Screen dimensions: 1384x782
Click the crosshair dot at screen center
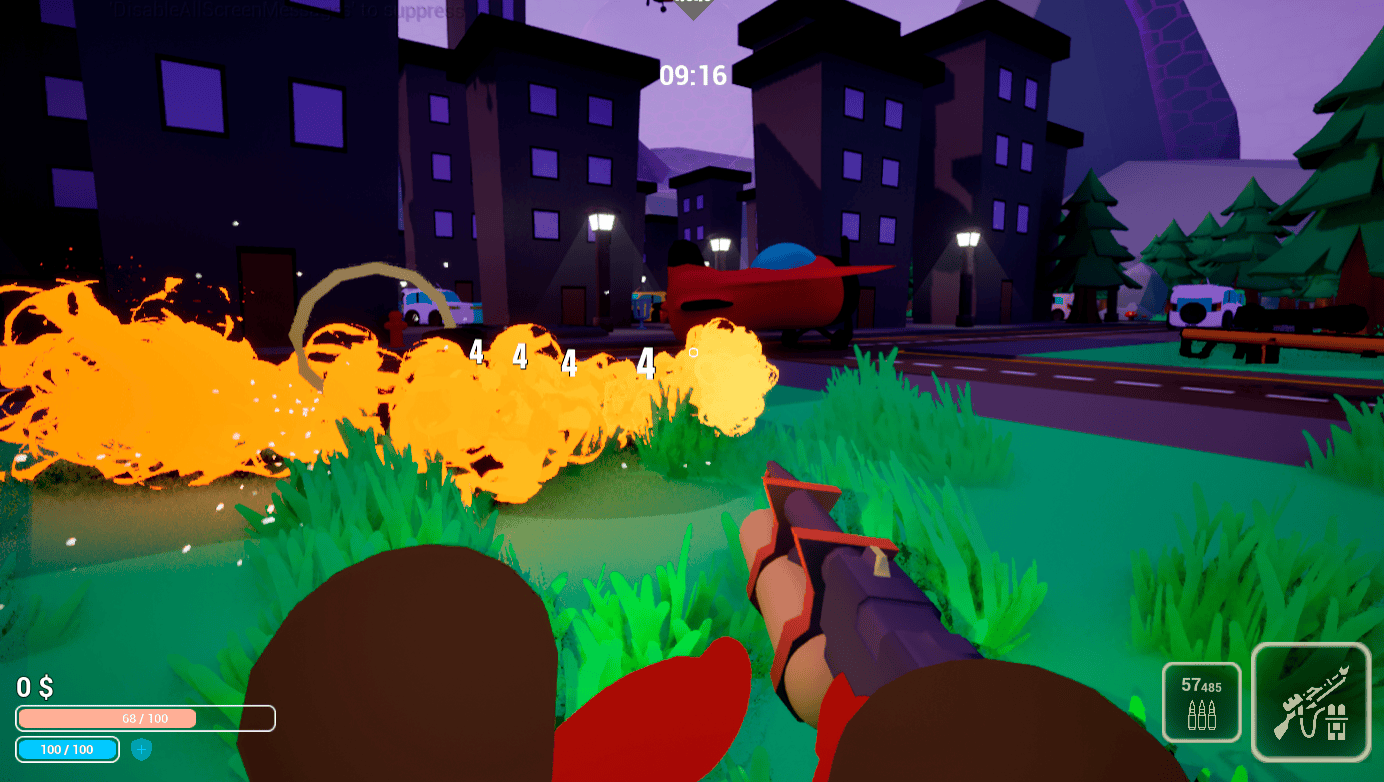coord(692,352)
